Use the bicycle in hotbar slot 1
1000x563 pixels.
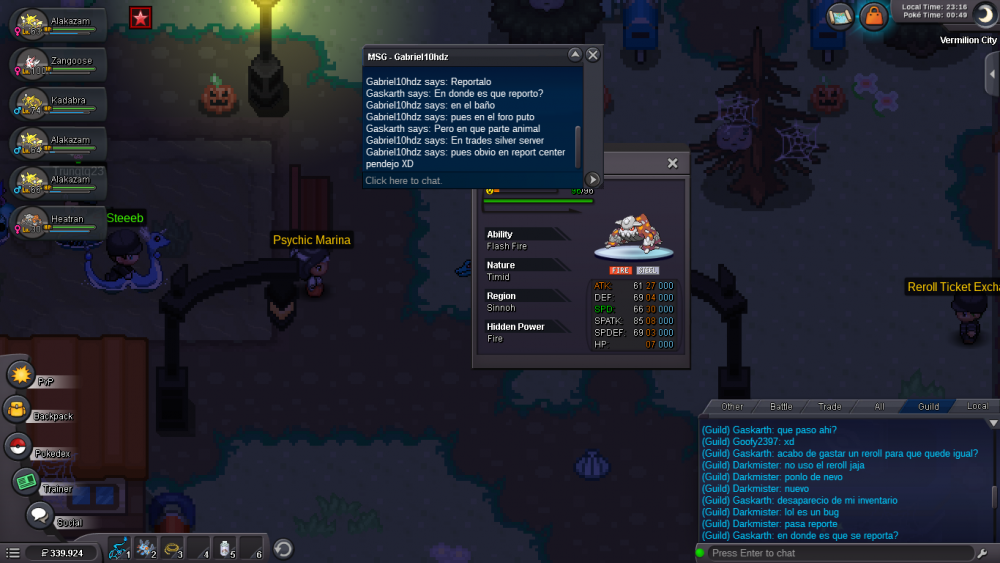tap(119, 549)
